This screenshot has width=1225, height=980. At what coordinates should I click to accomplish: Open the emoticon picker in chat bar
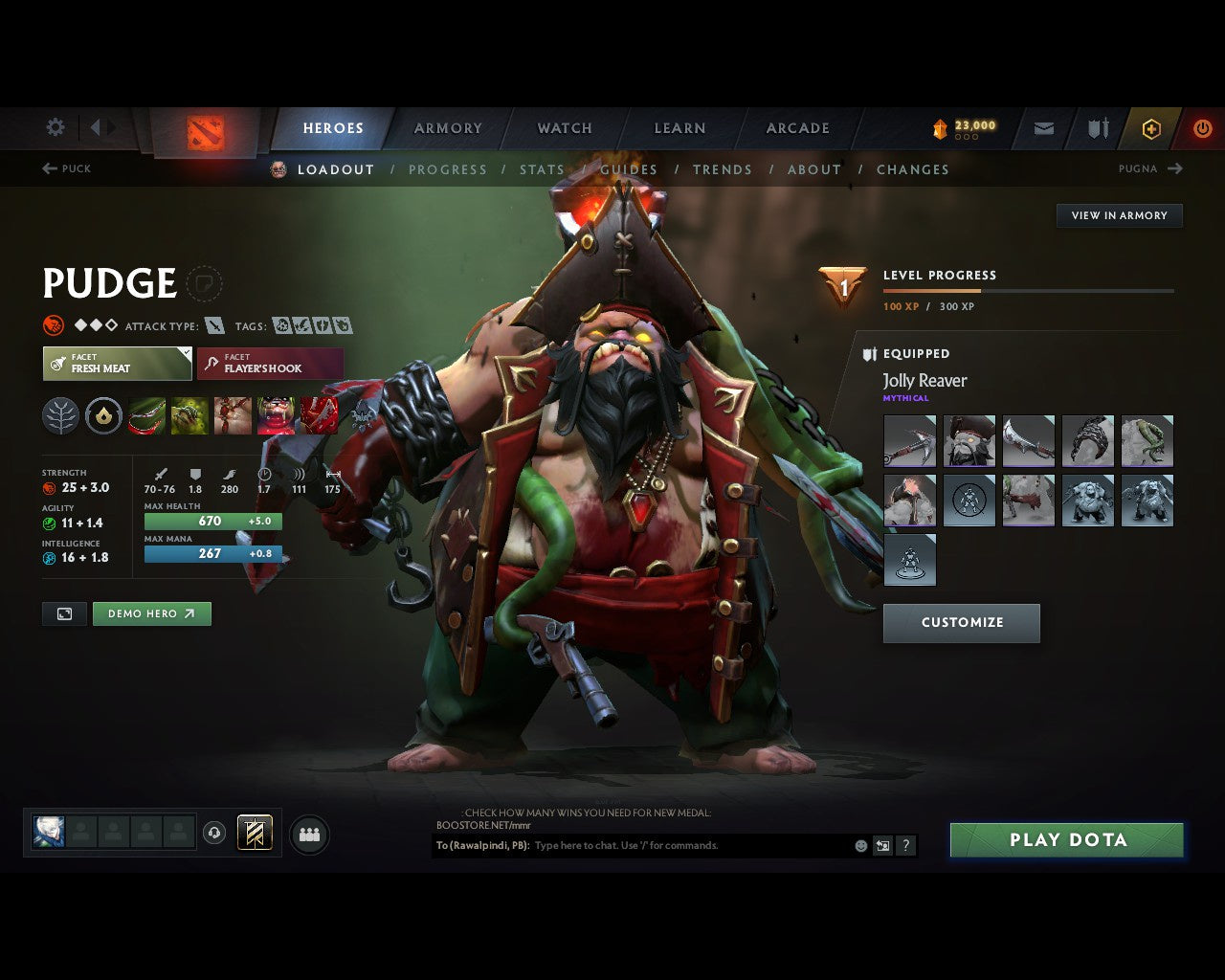click(x=859, y=846)
